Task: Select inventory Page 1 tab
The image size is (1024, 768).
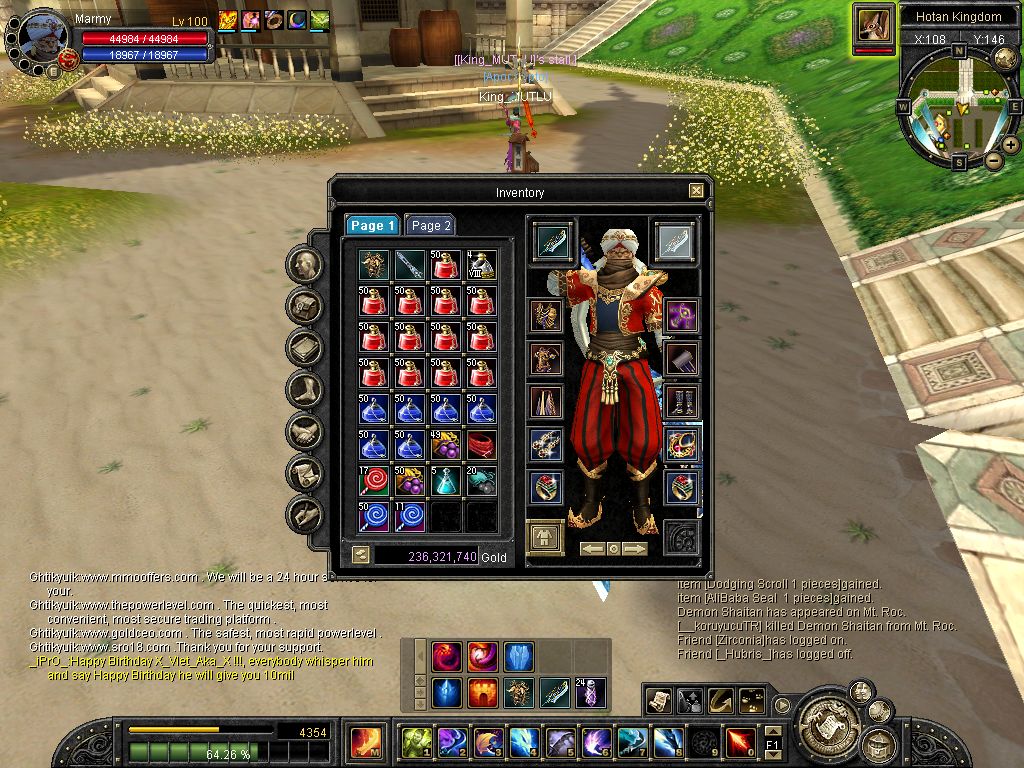Action: click(x=372, y=226)
